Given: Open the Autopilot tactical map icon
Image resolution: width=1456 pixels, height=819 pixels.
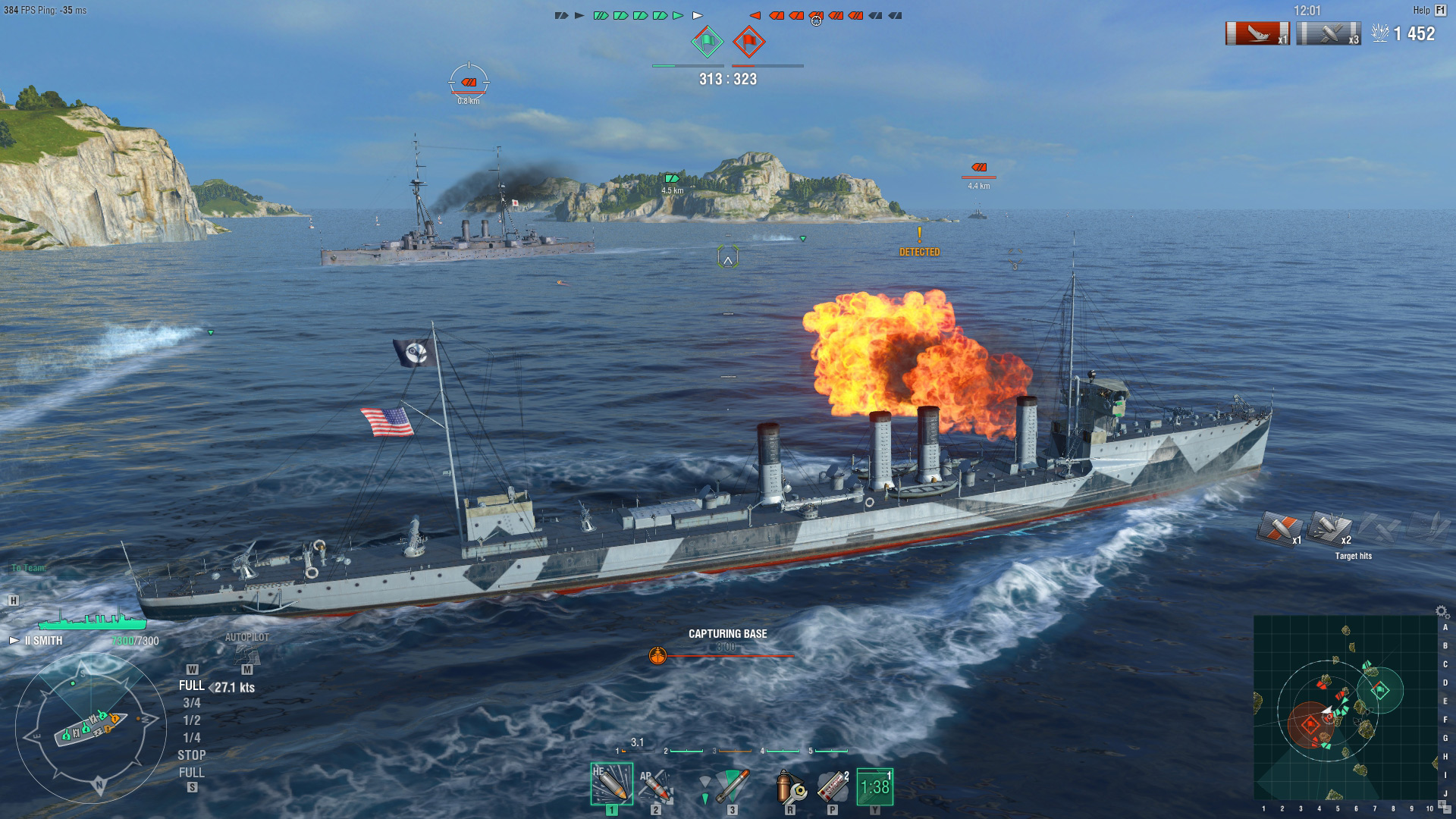Looking at the screenshot, I should (x=246, y=654).
